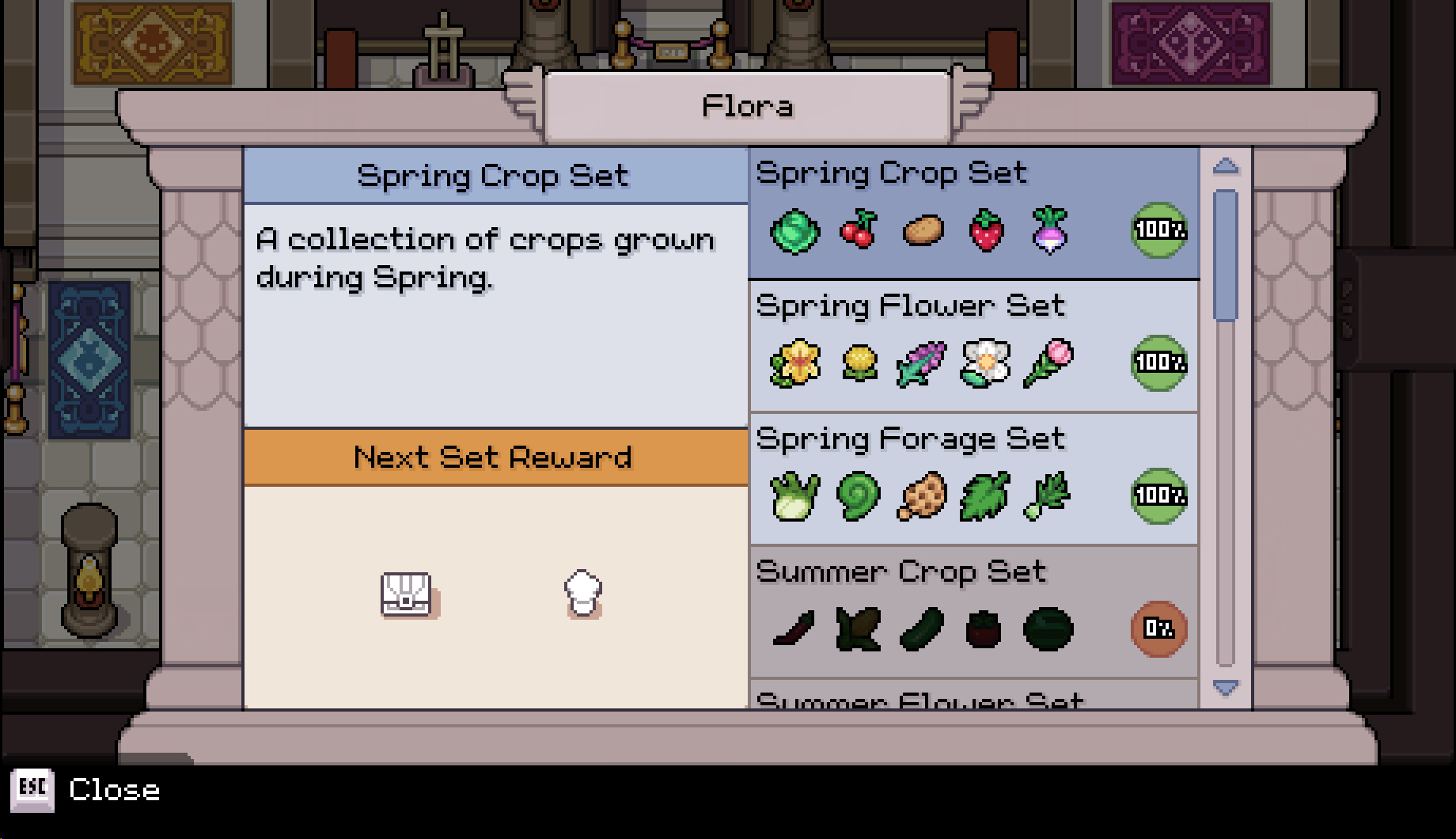
Task: Click the cherry icon in Spring Crop Set
Action: [x=859, y=231]
